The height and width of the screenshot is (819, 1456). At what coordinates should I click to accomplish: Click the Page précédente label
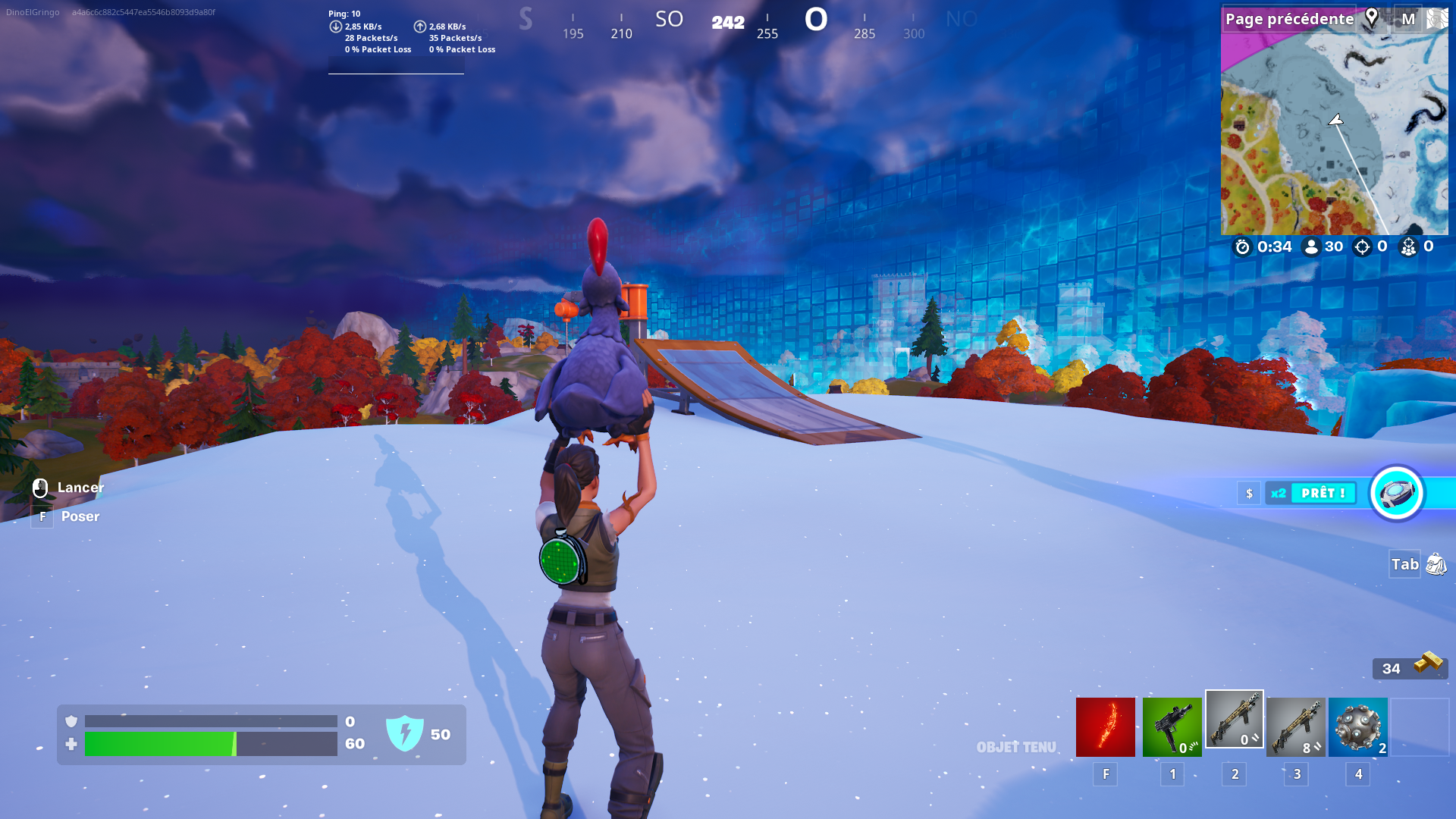[1289, 19]
